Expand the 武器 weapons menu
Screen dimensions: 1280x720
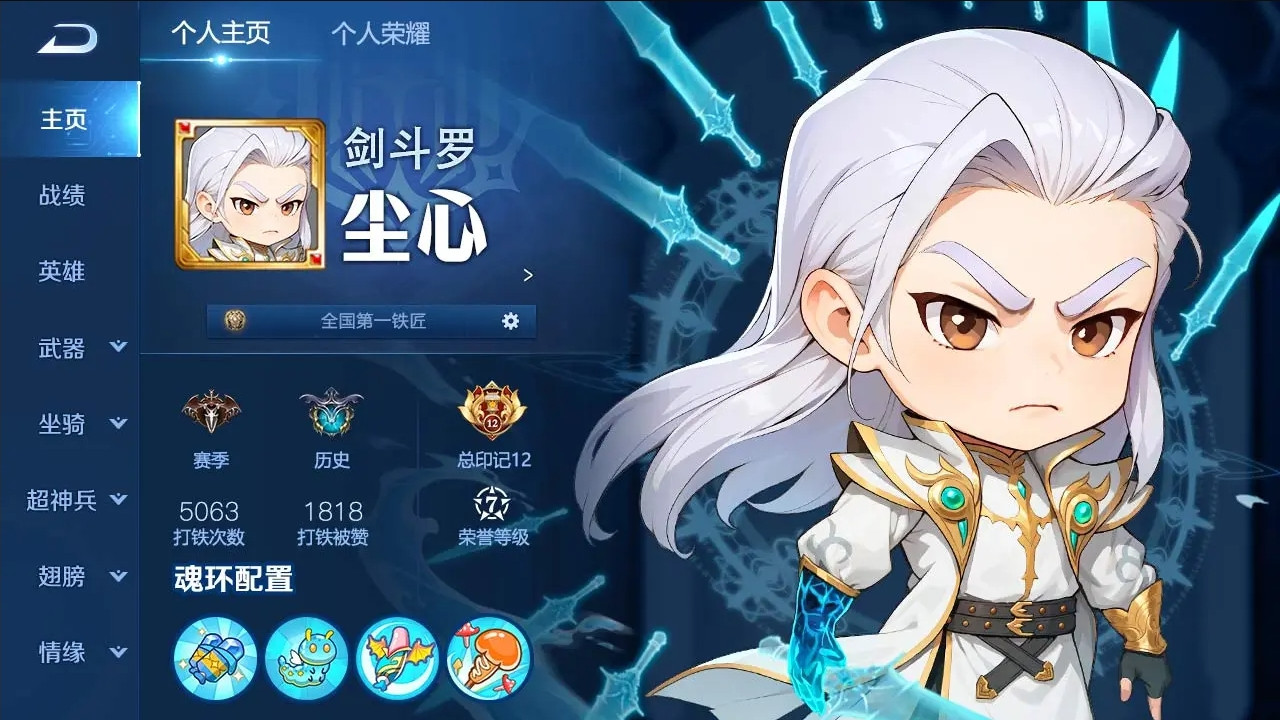[x=64, y=348]
